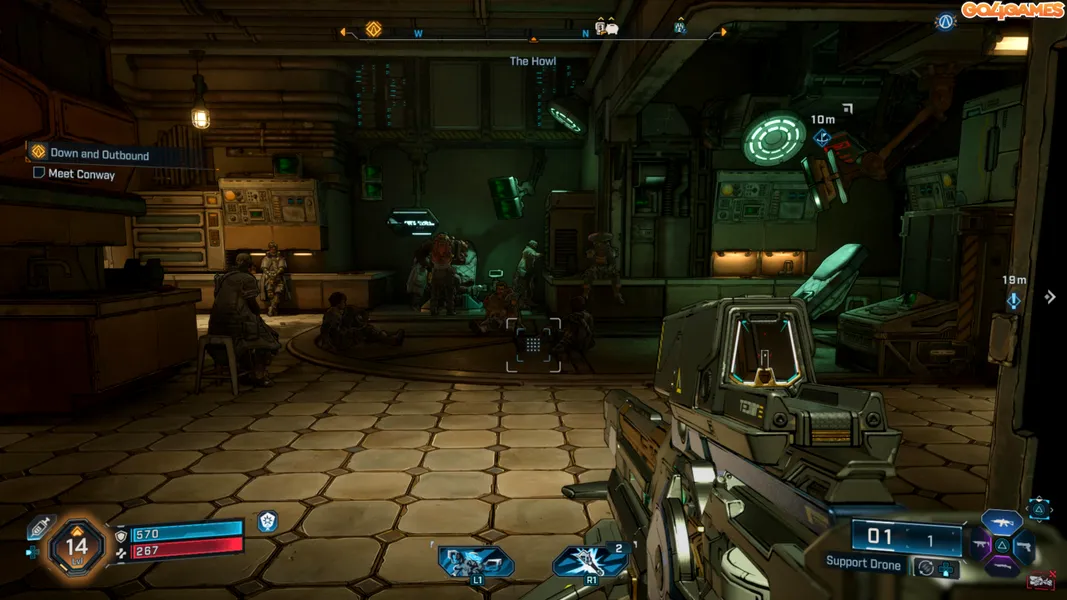1067x600 pixels.
Task: Click the GO4GAMES watermark logo
Action: (1013, 10)
